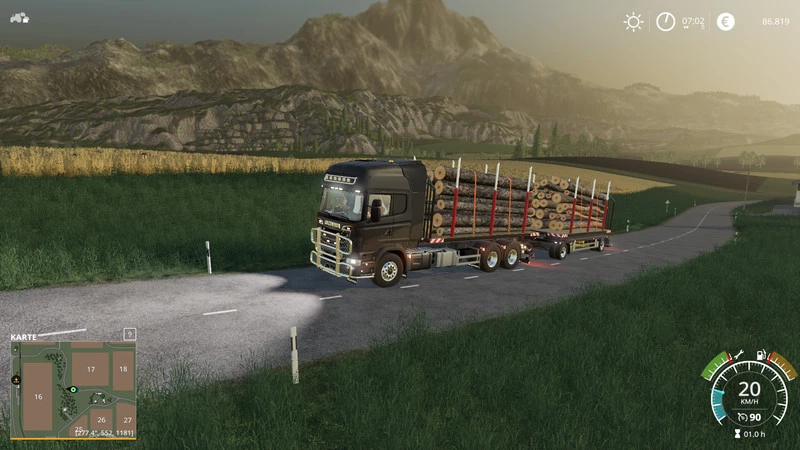The image size is (800, 450).
Task: Click the sun weather icon
Action: coord(633,22)
